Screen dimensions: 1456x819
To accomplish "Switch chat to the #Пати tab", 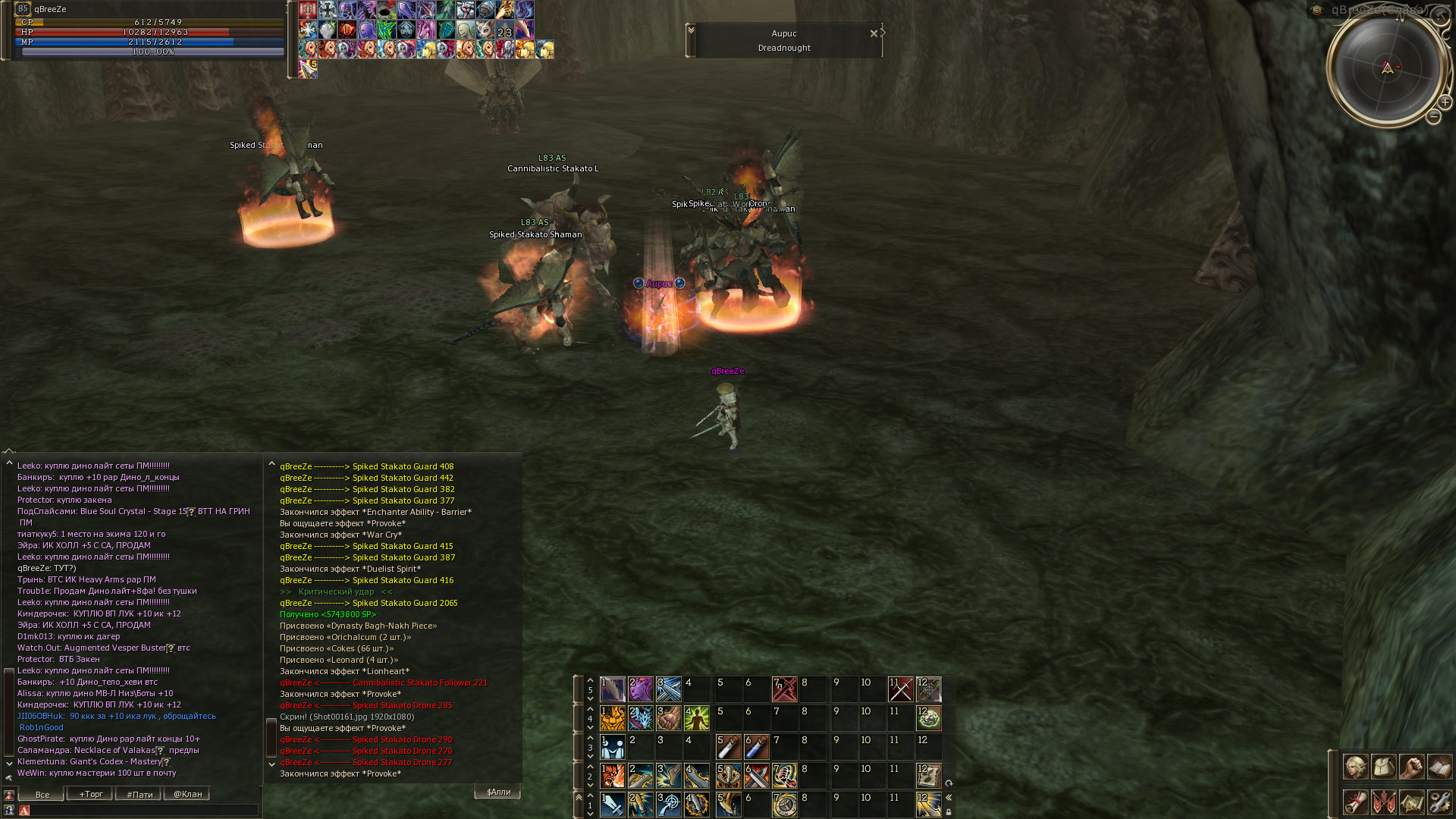I will (139, 794).
